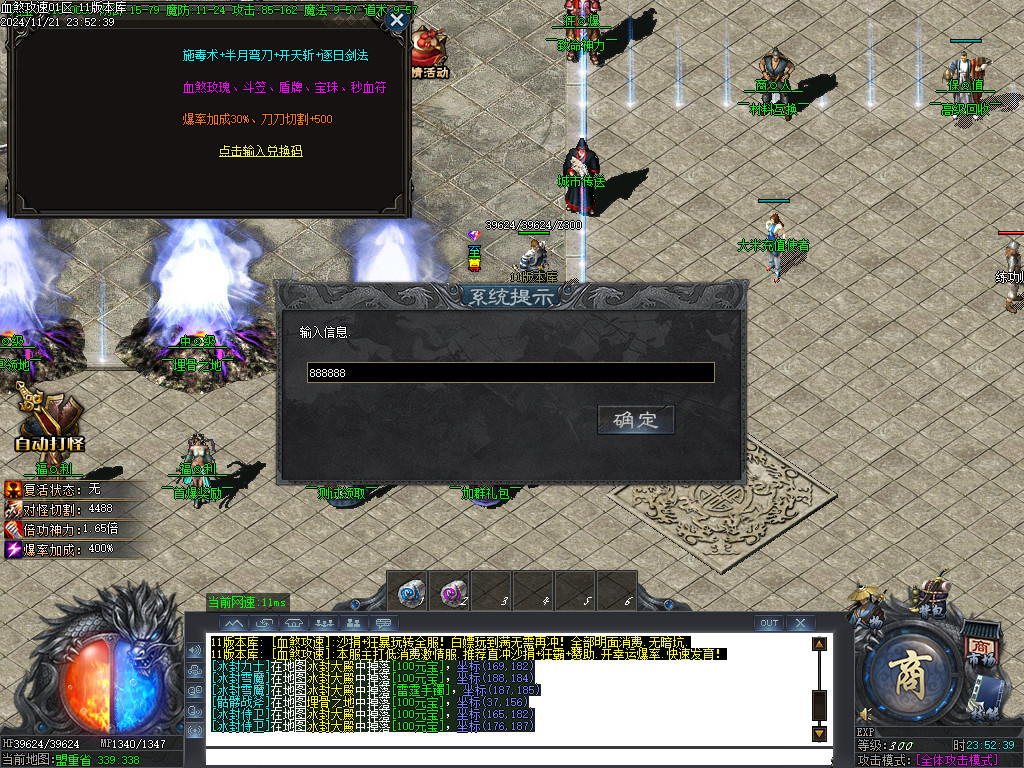Open the 点击输入兑换码 link
The height and width of the screenshot is (768, 1024).
click(260, 151)
